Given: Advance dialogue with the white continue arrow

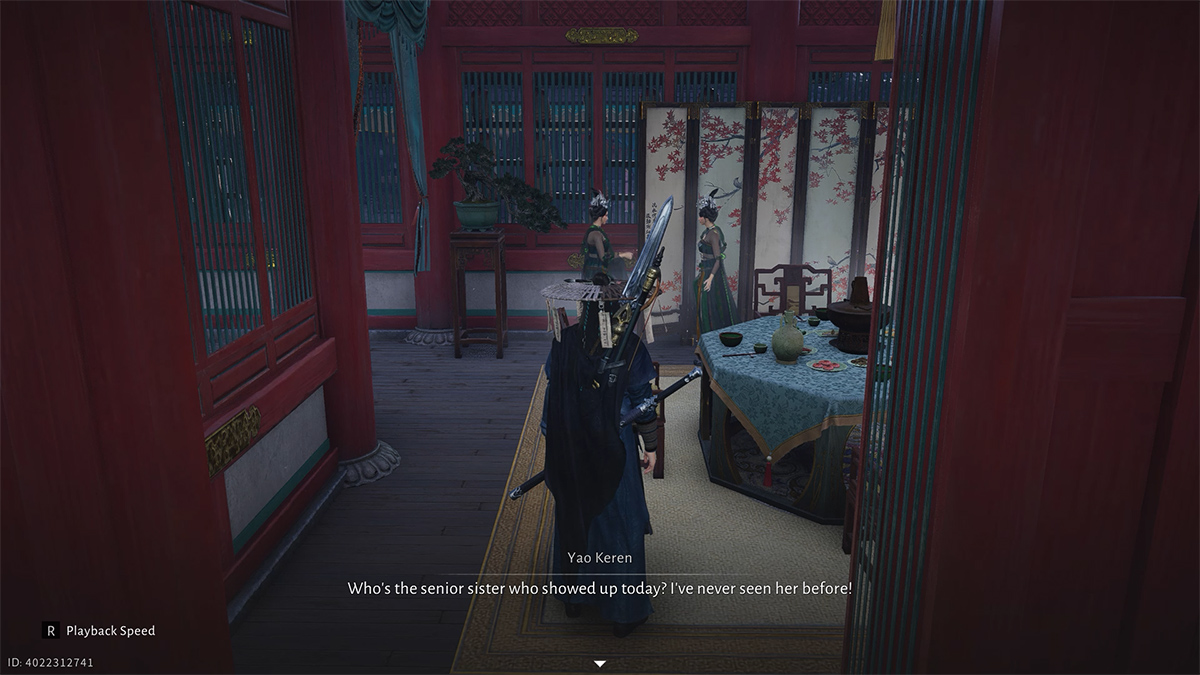Looking at the screenshot, I should pos(600,663).
